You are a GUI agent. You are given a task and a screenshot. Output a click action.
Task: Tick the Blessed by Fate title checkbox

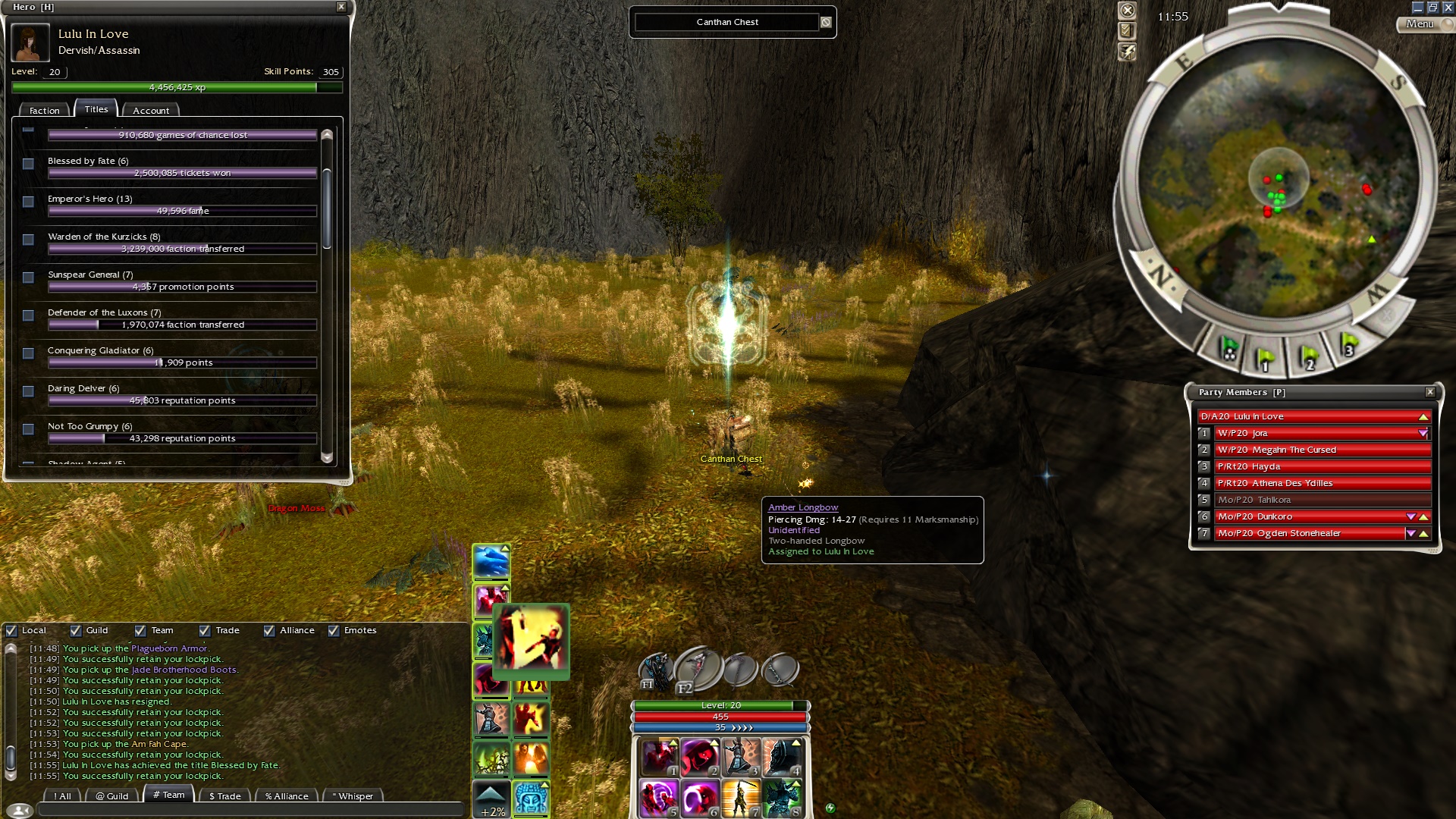(x=29, y=164)
